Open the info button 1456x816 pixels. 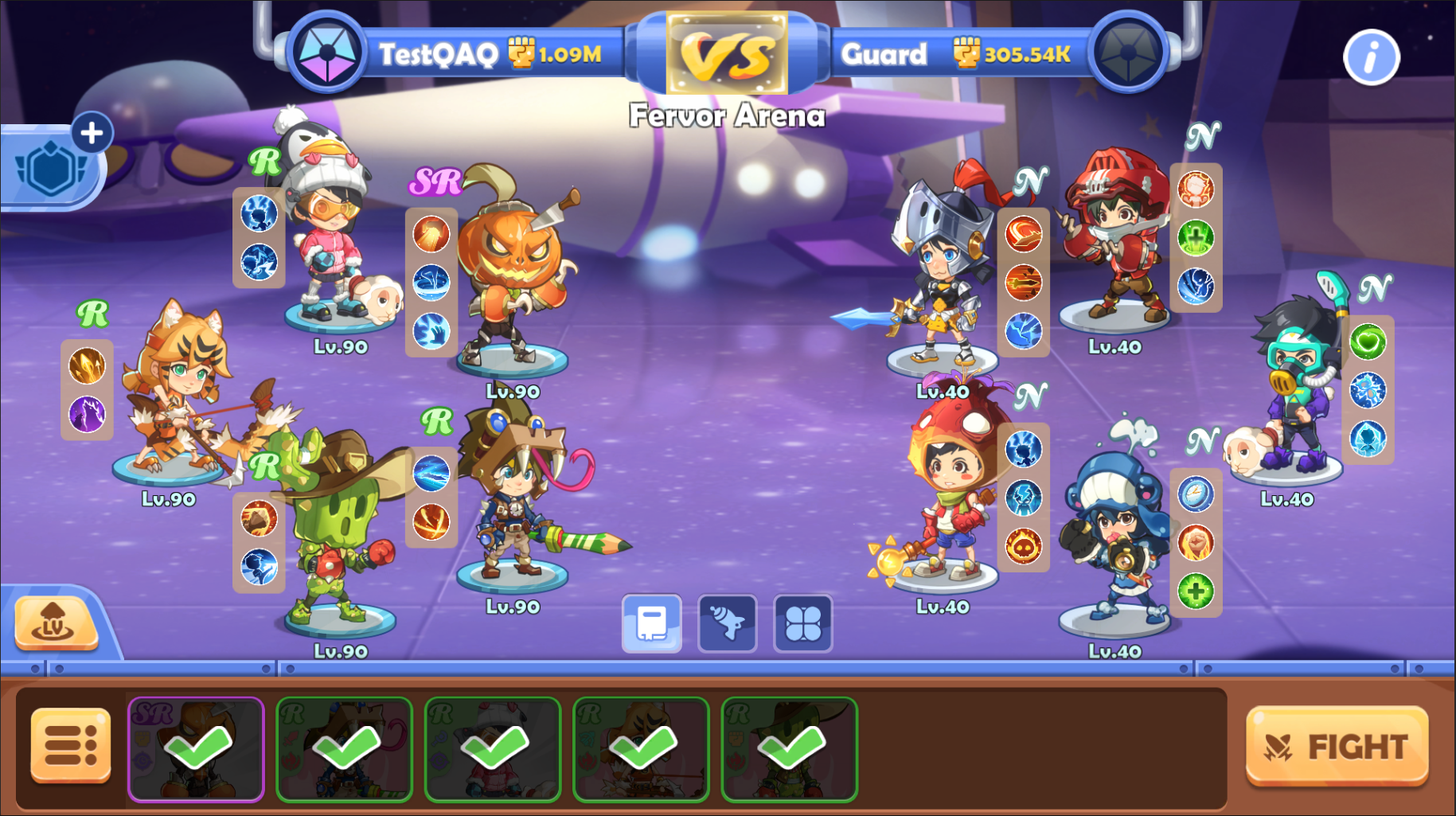coord(1371,57)
